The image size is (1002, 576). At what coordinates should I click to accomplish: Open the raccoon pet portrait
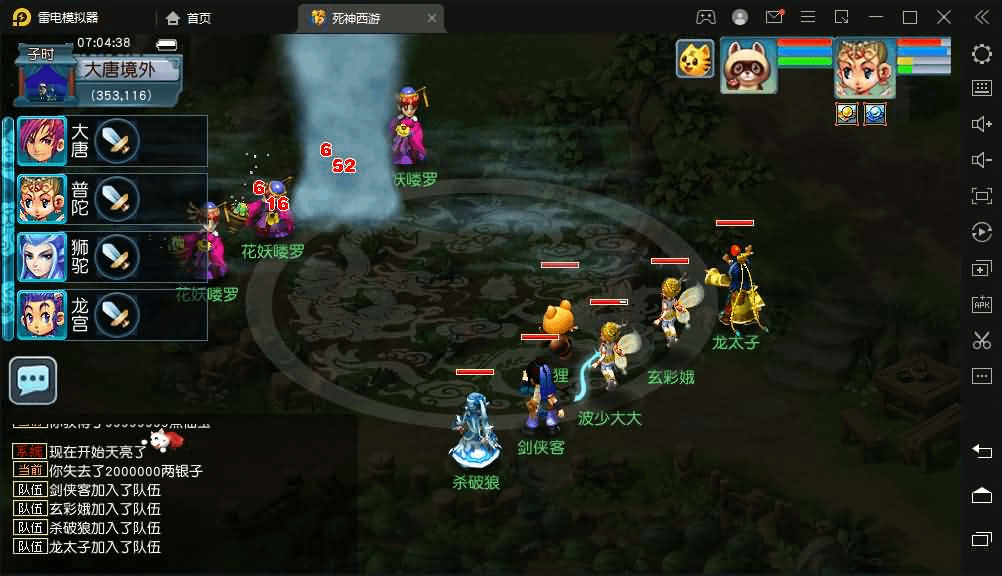click(x=749, y=66)
